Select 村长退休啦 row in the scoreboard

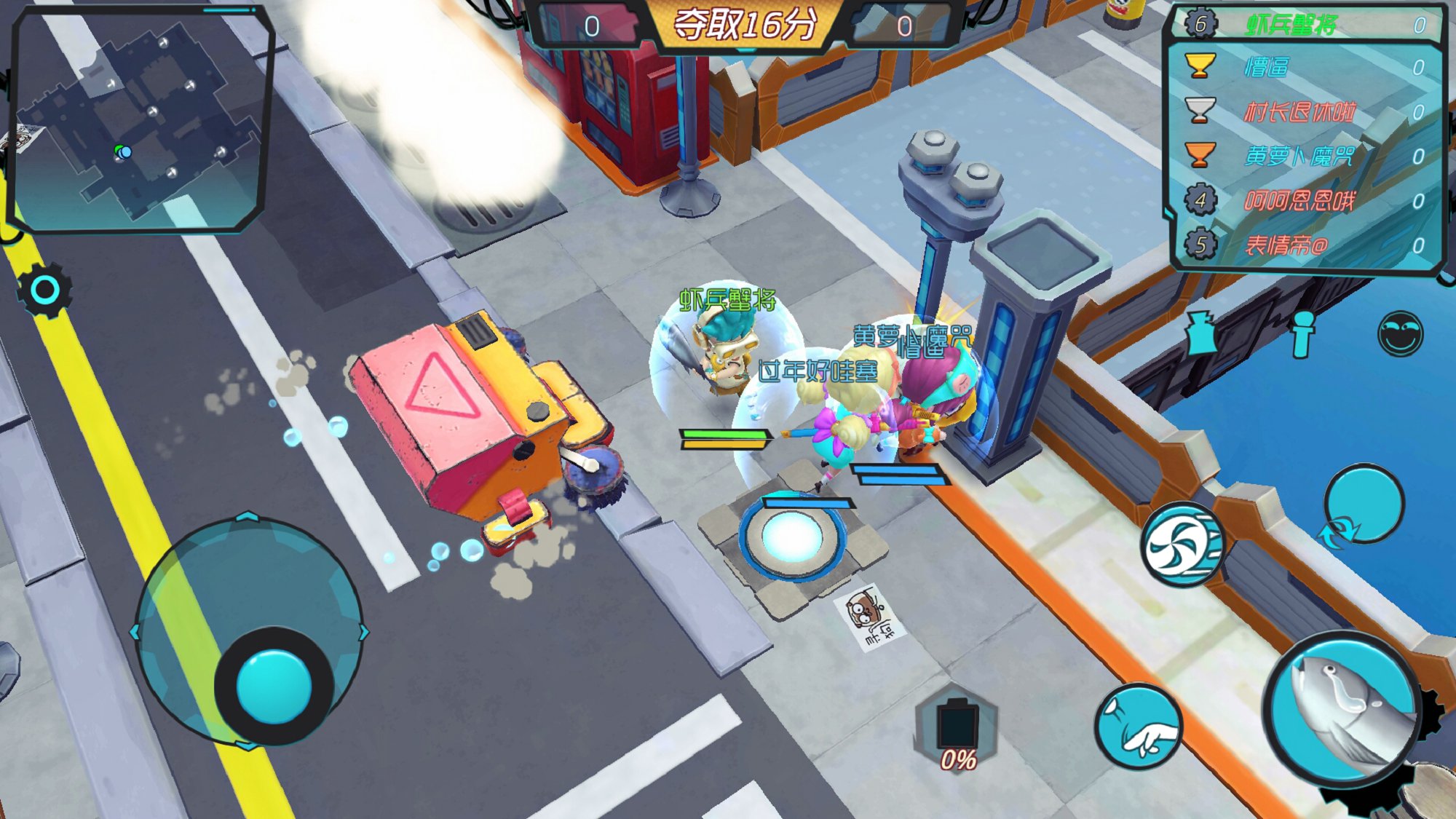tap(1307, 112)
